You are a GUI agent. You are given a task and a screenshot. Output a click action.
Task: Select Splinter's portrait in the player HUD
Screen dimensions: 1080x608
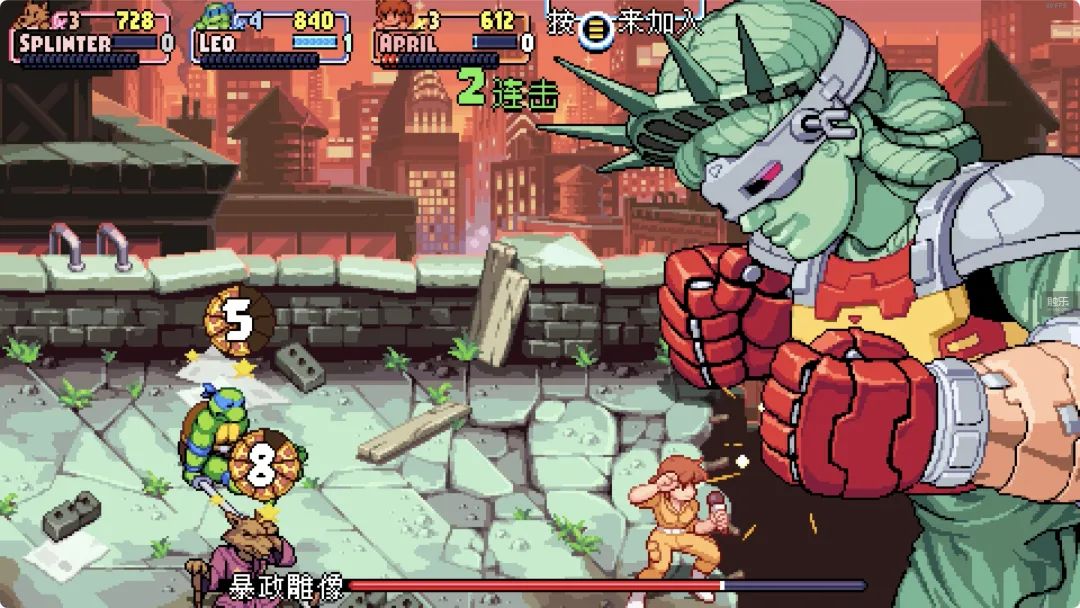[x=35, y=16]
